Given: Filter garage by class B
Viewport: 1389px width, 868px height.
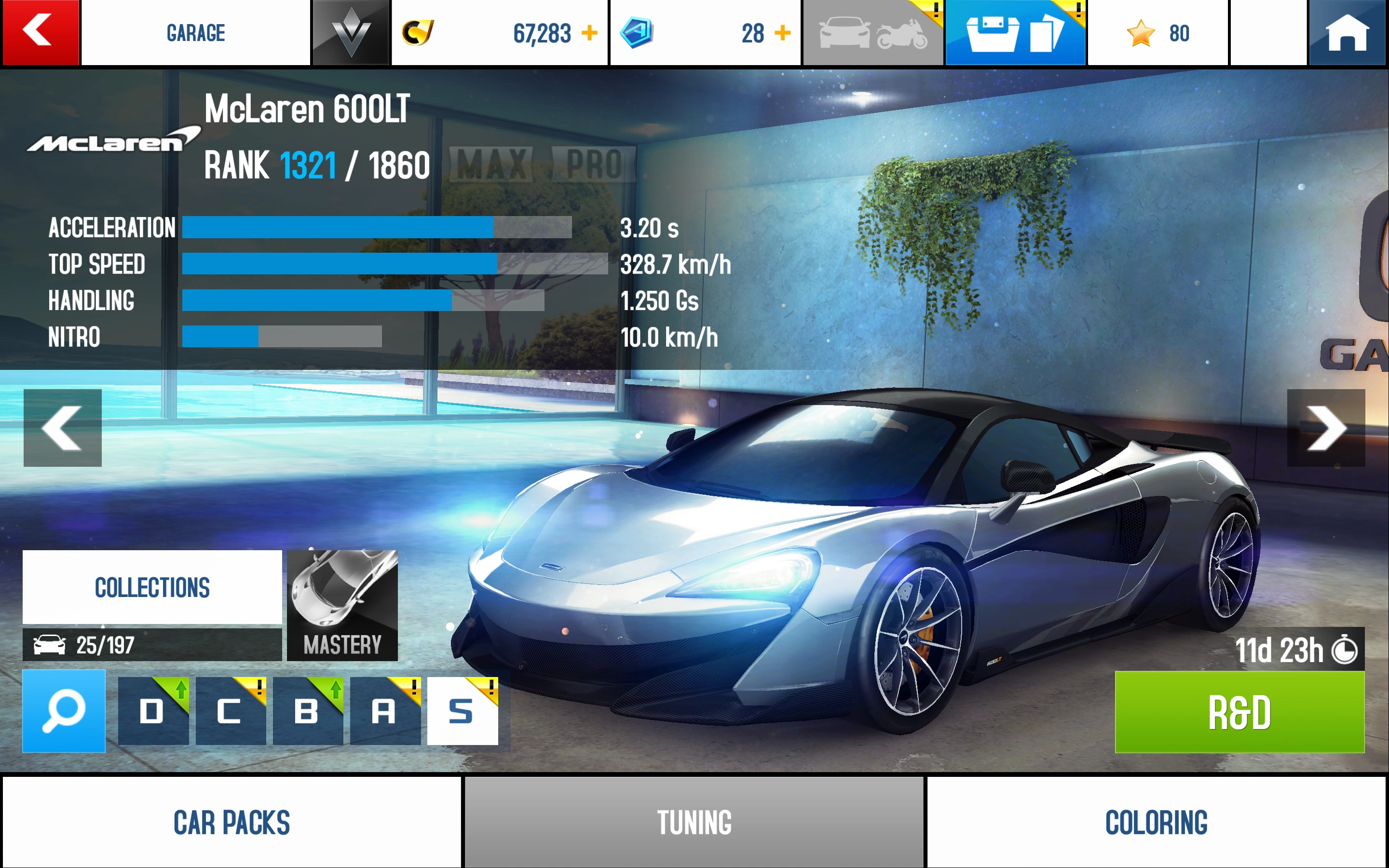Looking at the screenshot, I should pyautogui.click(x=308, y=711).
